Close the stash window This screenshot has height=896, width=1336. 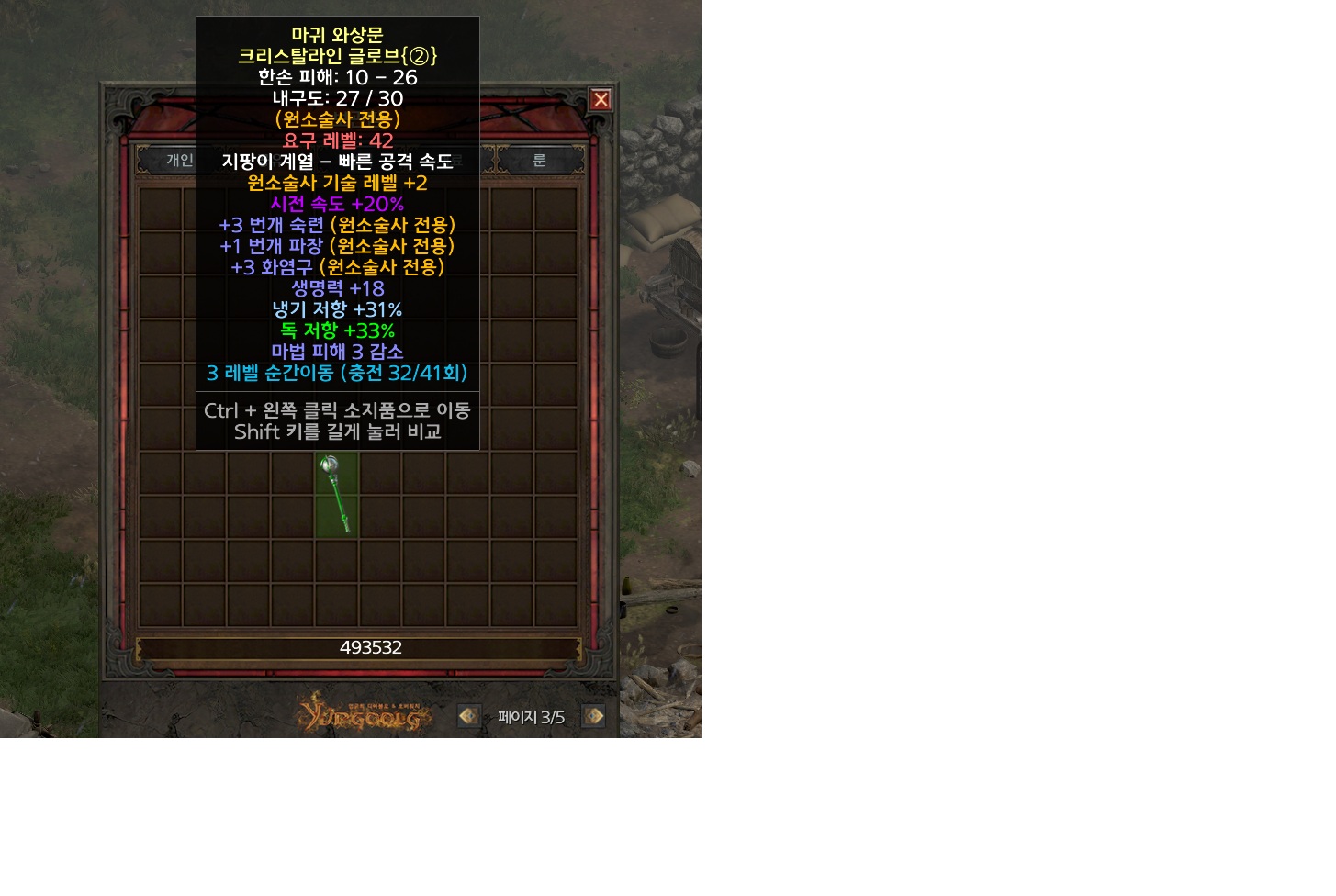tap(601, 99)
